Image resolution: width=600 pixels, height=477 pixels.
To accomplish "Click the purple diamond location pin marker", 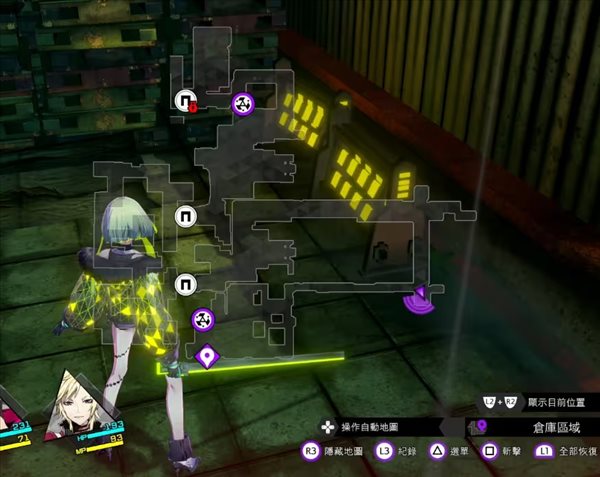I will [207, 355].
